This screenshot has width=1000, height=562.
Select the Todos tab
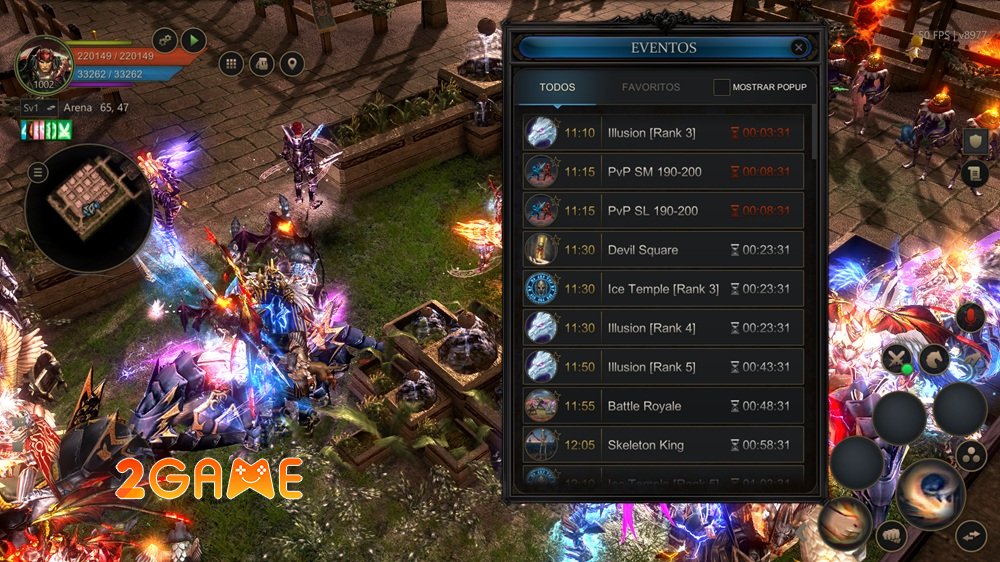click(x=557, y=87)
